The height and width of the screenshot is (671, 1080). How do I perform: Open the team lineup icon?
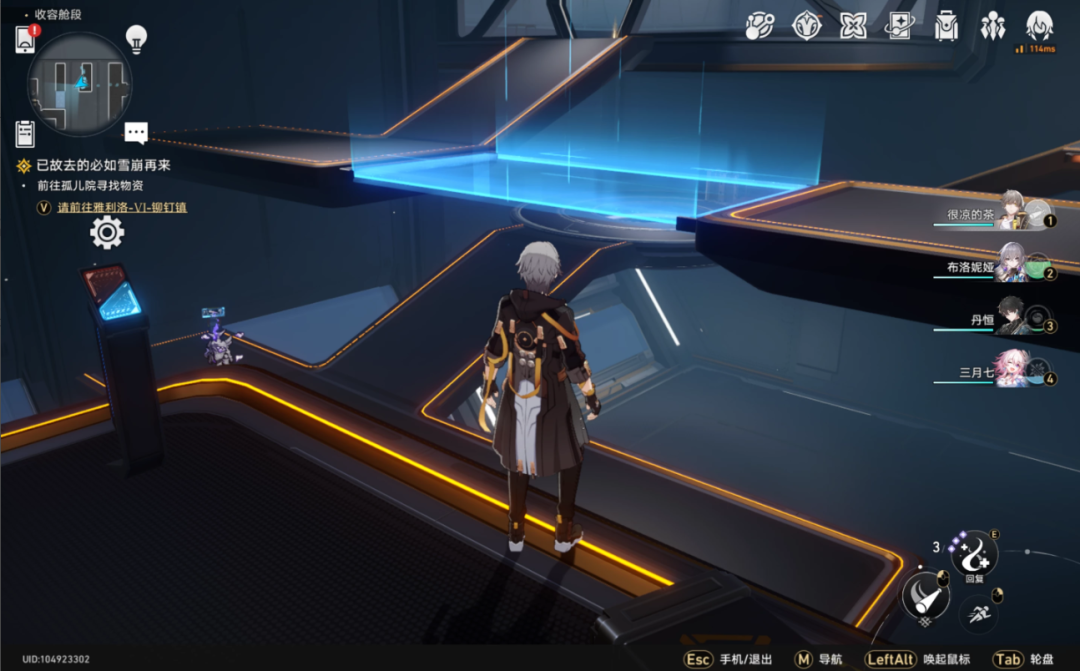(x=992, y=26)
